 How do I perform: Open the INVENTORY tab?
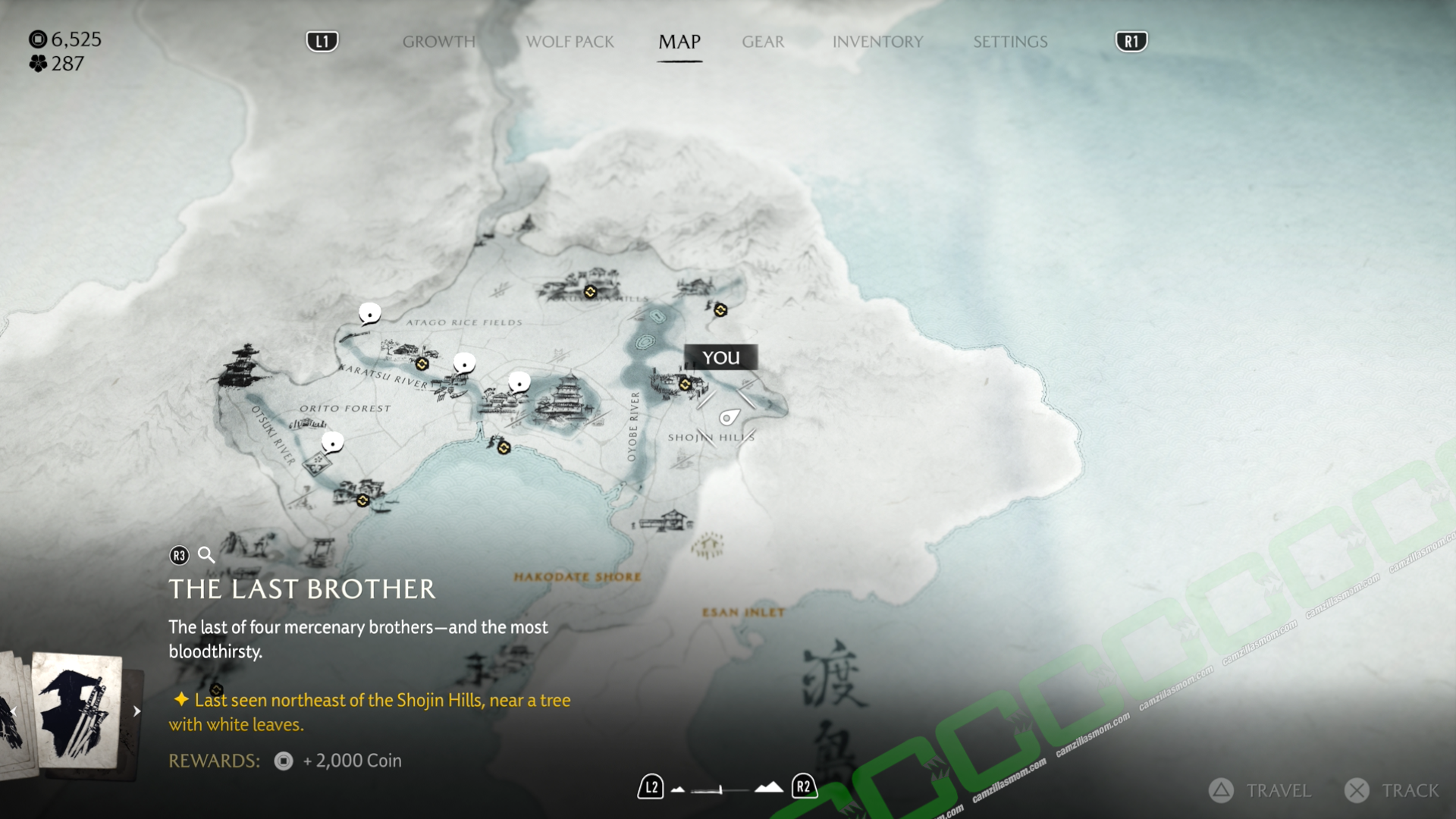point(877,42)
